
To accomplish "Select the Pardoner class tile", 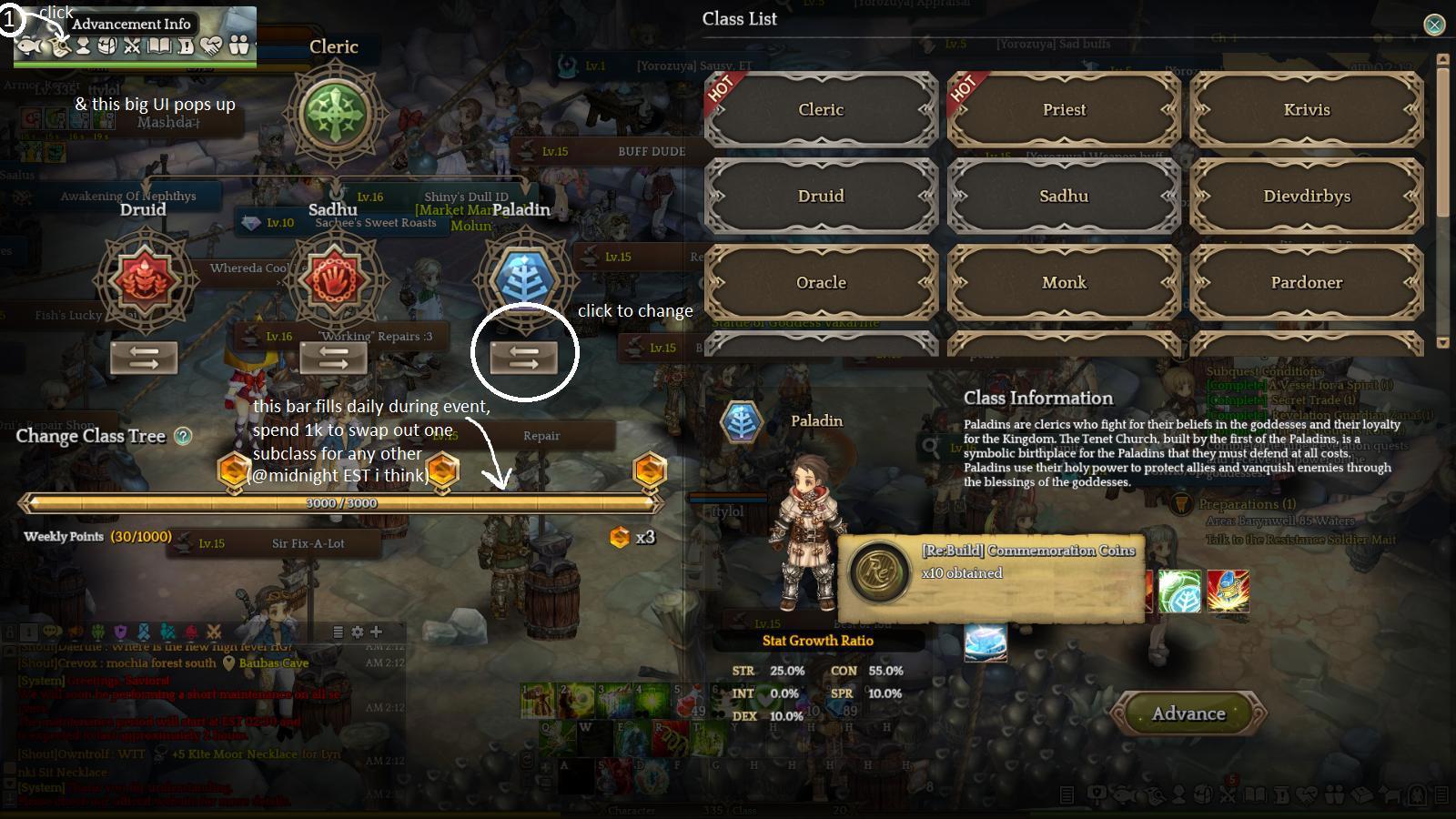I will coord(1307,282).
